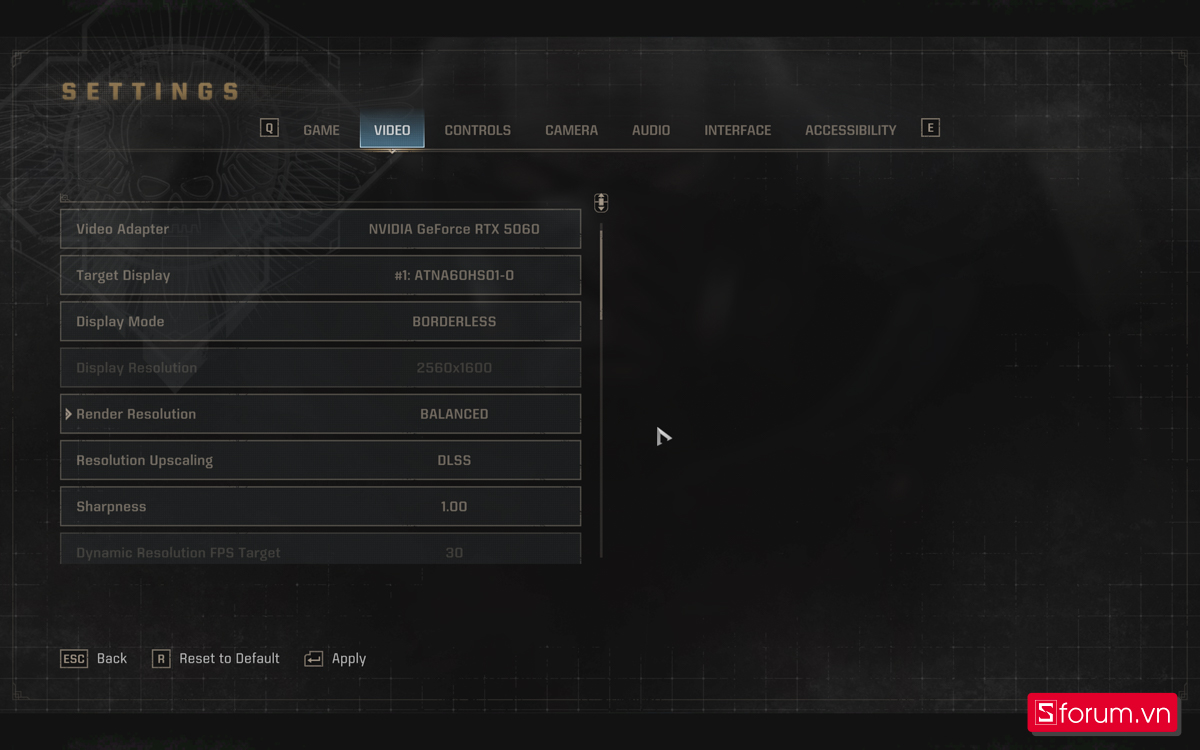Apply the video settings
This screenshot has height=750, width=1200.
pyautogui.click(x=336, y=659)
